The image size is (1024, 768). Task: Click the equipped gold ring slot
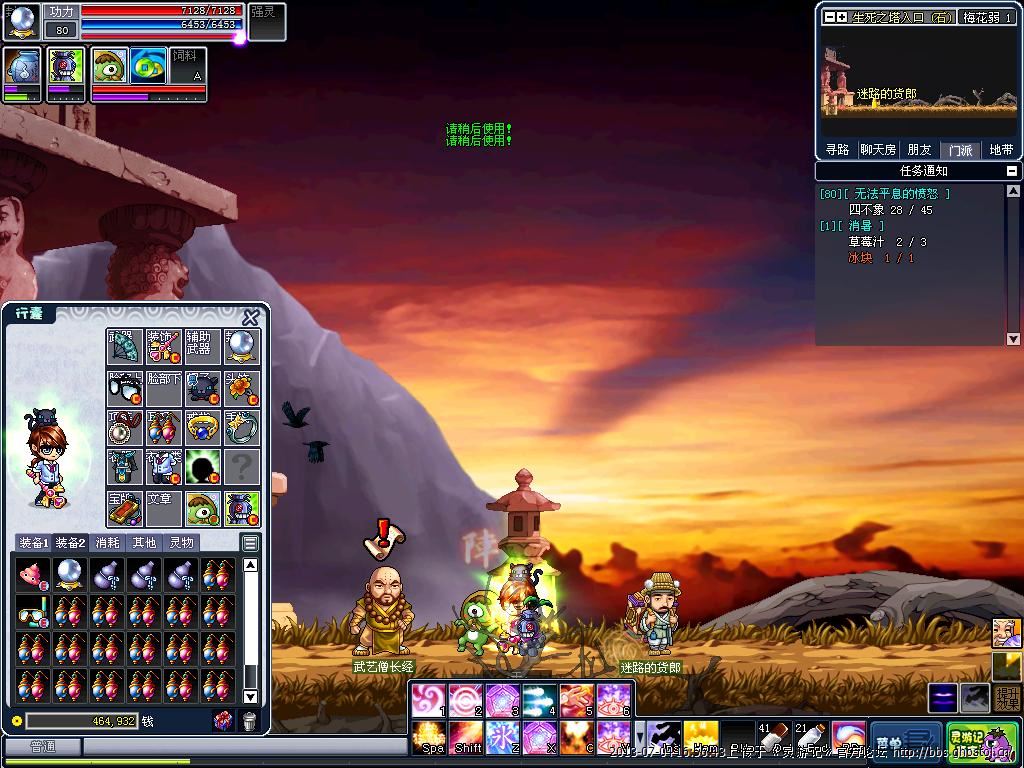tap(203, 427)
